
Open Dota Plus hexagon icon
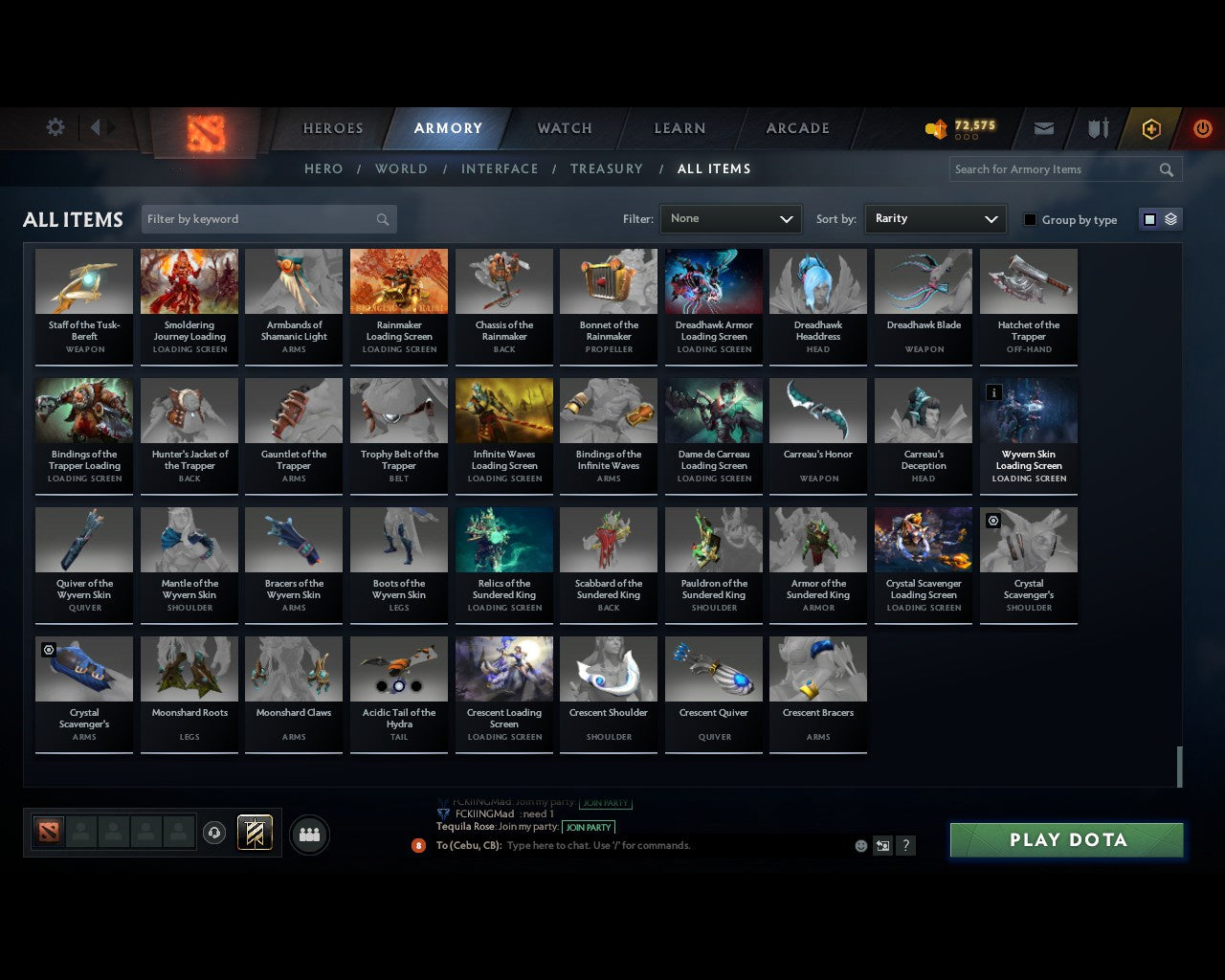pos(1151,128)
